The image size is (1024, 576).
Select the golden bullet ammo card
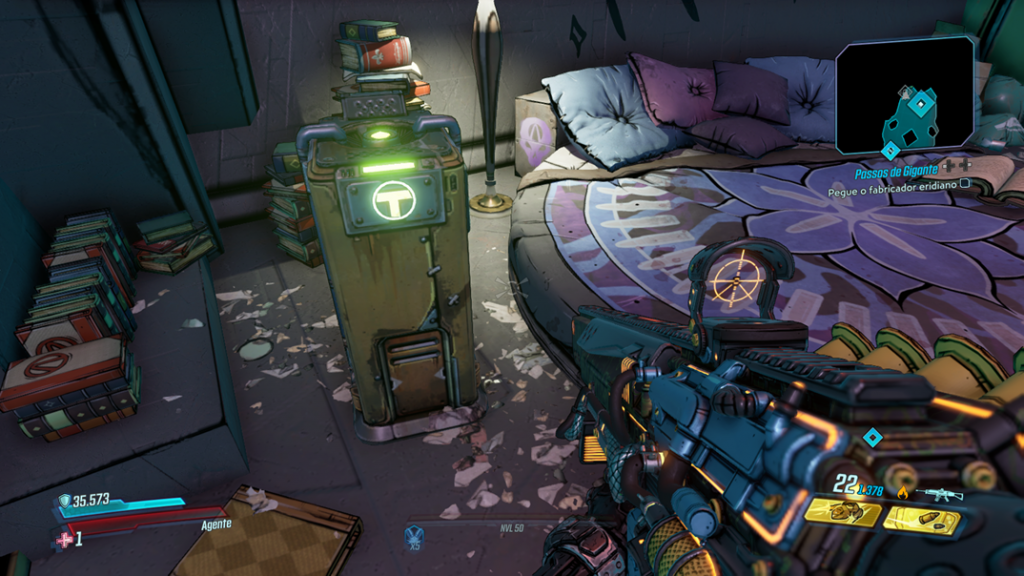[x=921, y=520]
